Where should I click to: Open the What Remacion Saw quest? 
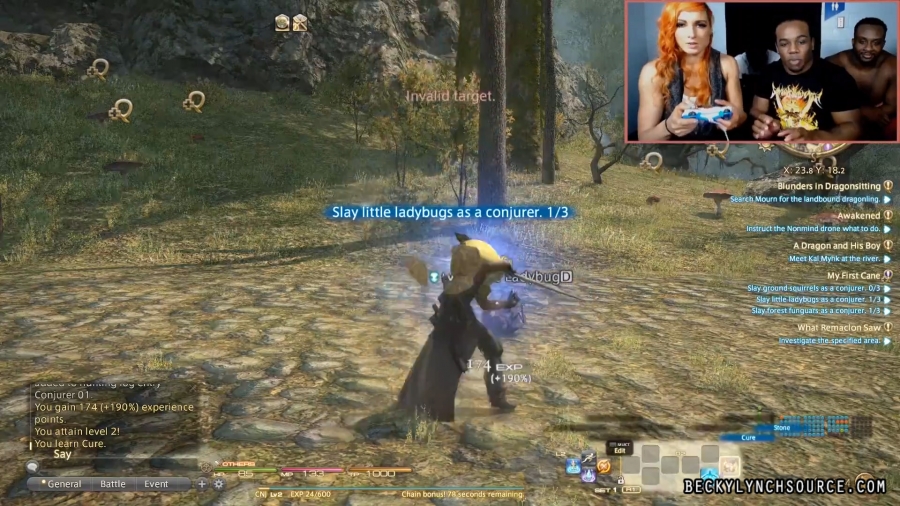(x=838, y=327)
